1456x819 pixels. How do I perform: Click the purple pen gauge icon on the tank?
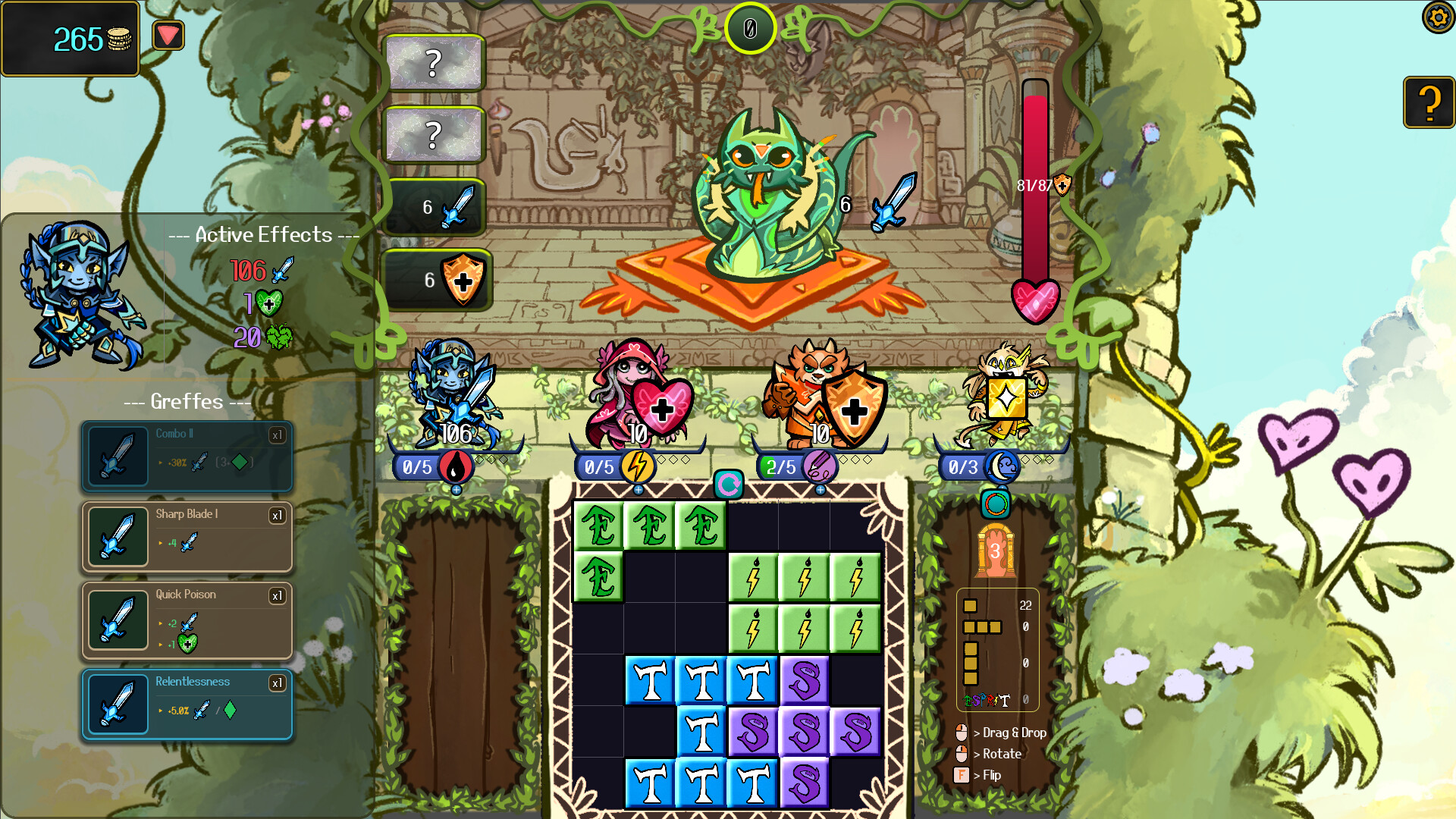(821, 467)
